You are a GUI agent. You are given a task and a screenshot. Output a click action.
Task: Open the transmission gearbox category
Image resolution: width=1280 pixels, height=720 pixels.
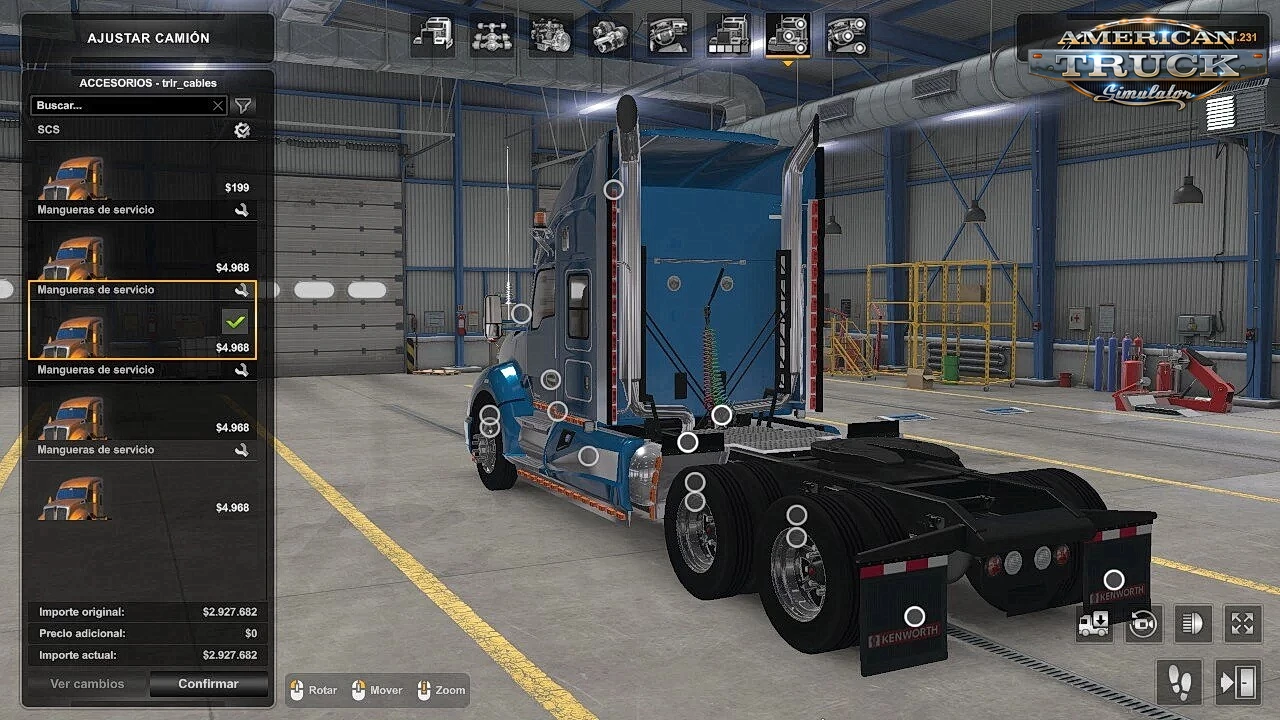point(610,36)
